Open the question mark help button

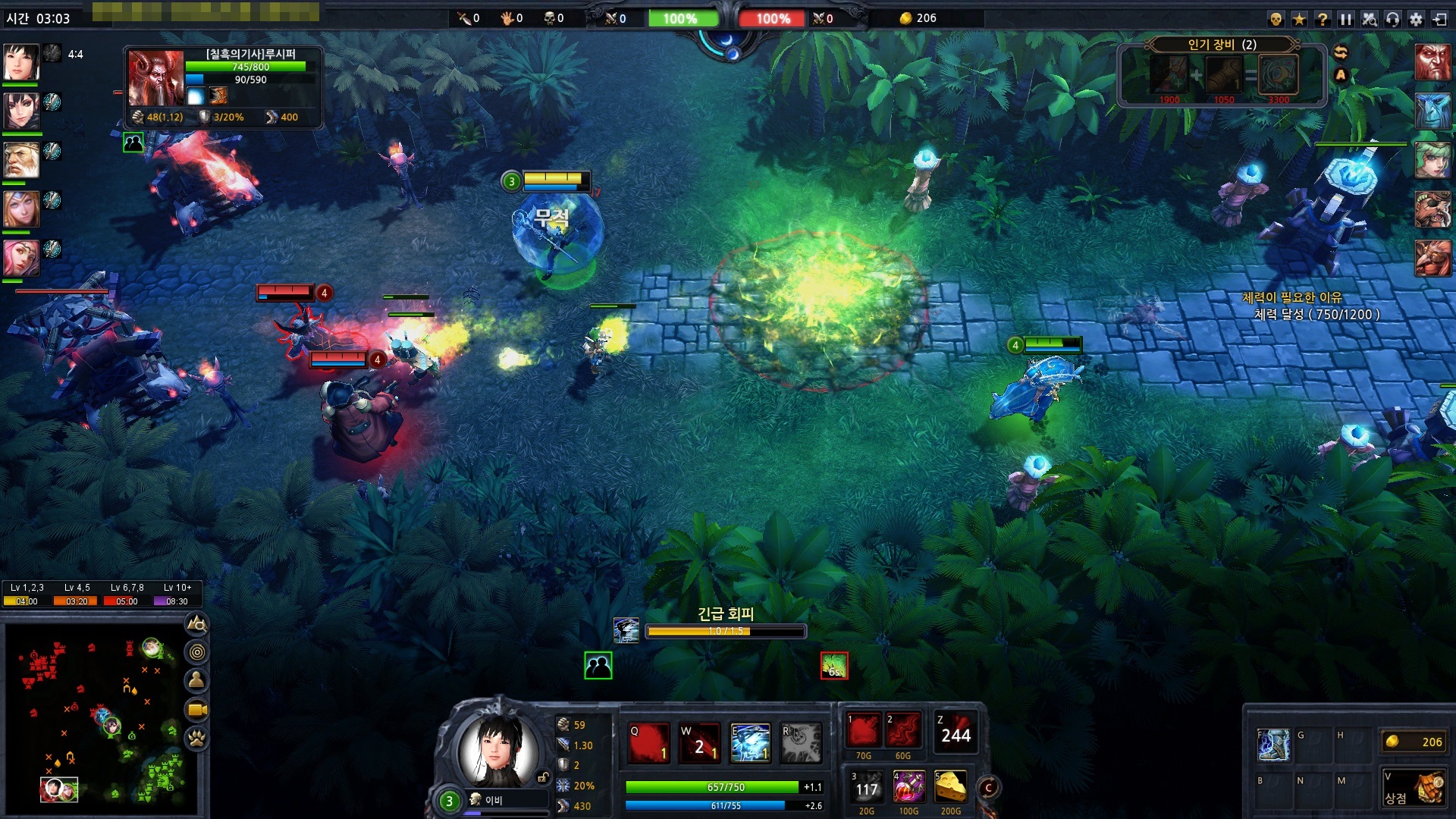1323,19
